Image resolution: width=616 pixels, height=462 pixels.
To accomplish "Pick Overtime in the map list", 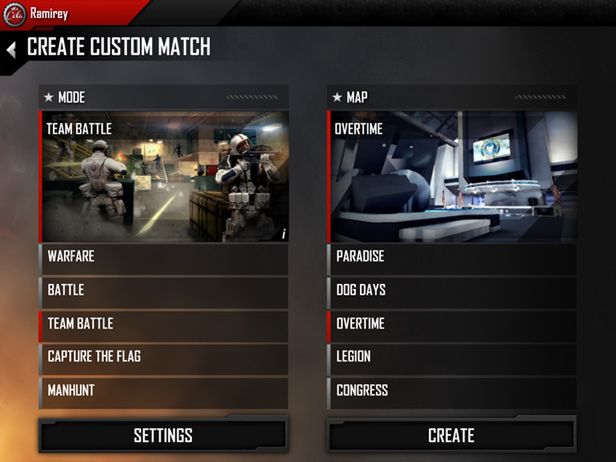I will pos(452,324).
